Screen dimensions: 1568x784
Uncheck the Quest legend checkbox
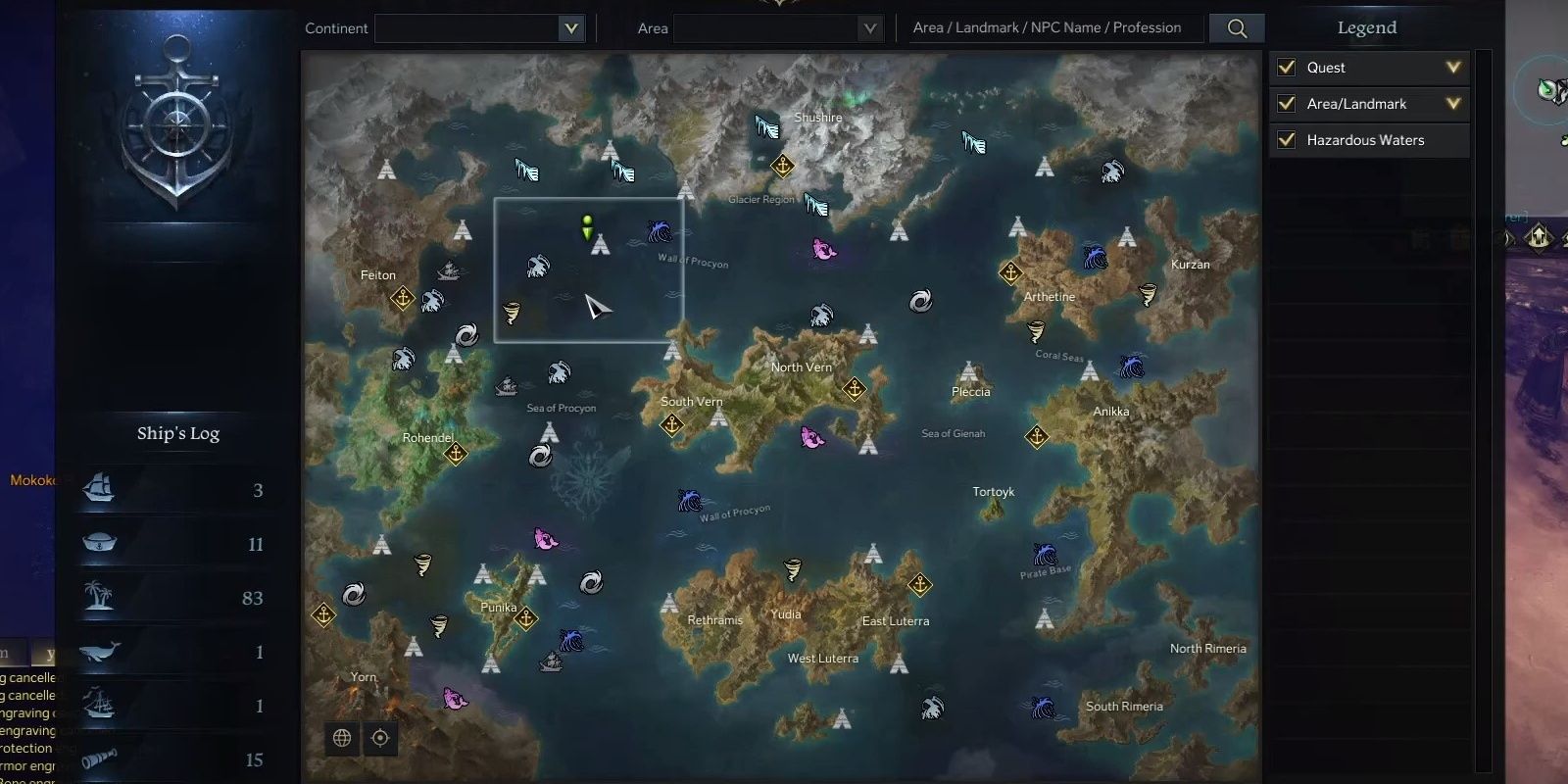pyautogui.click(x=1287, y=67)
